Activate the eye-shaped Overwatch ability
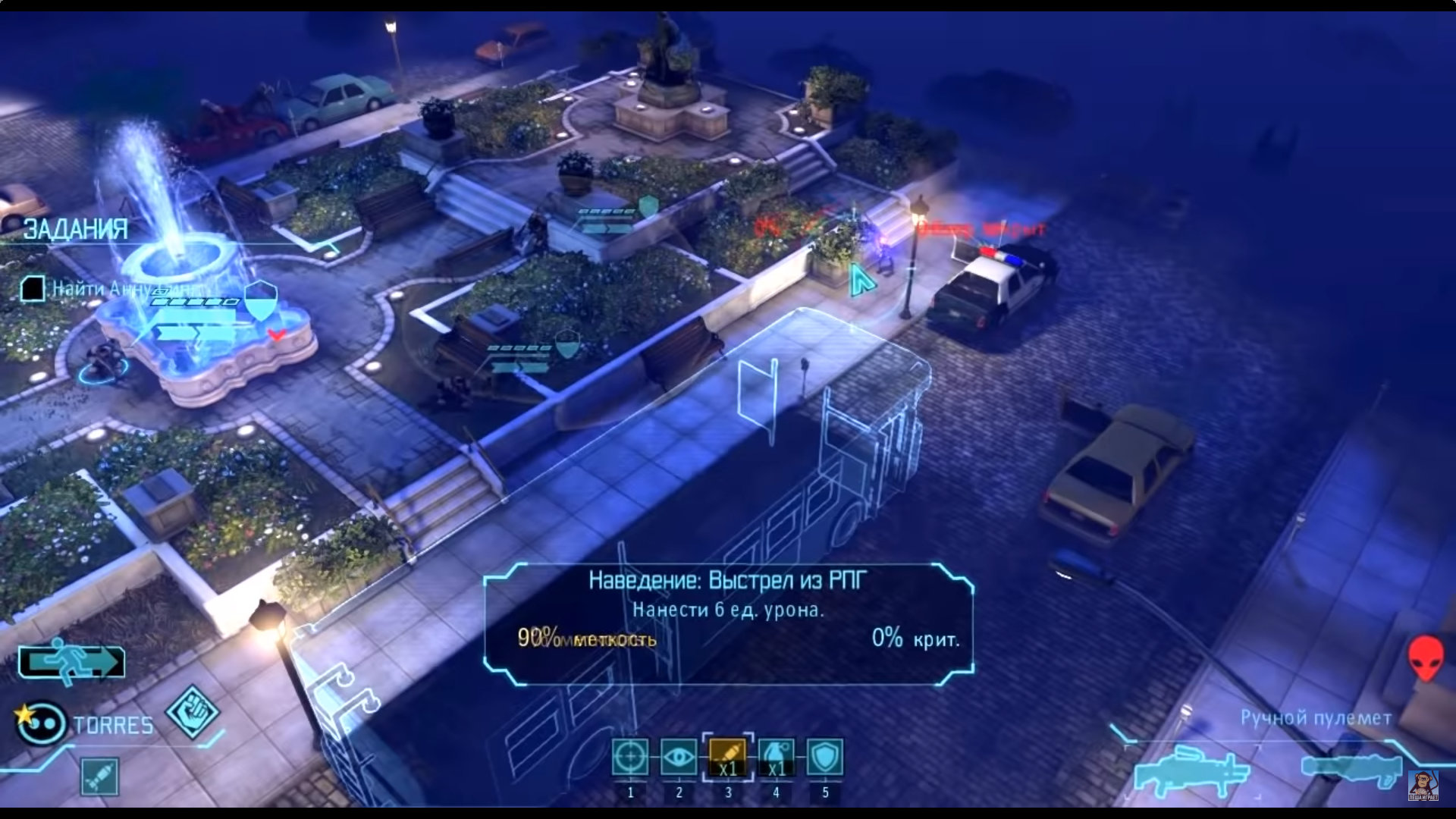Screen dimensions: 1456x819 pos(679,758)
